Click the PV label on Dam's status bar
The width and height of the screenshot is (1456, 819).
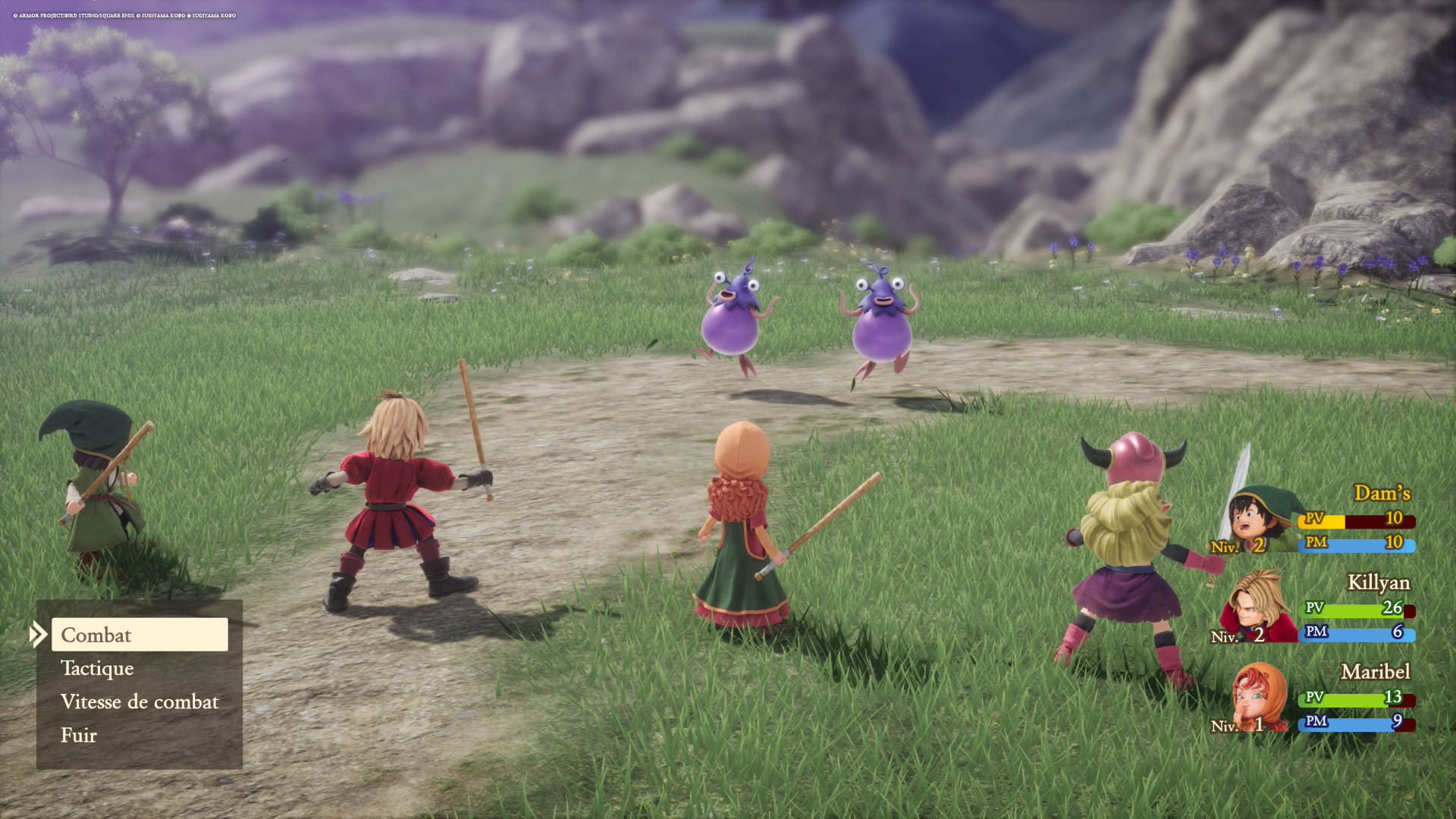tap(1314, 521)
